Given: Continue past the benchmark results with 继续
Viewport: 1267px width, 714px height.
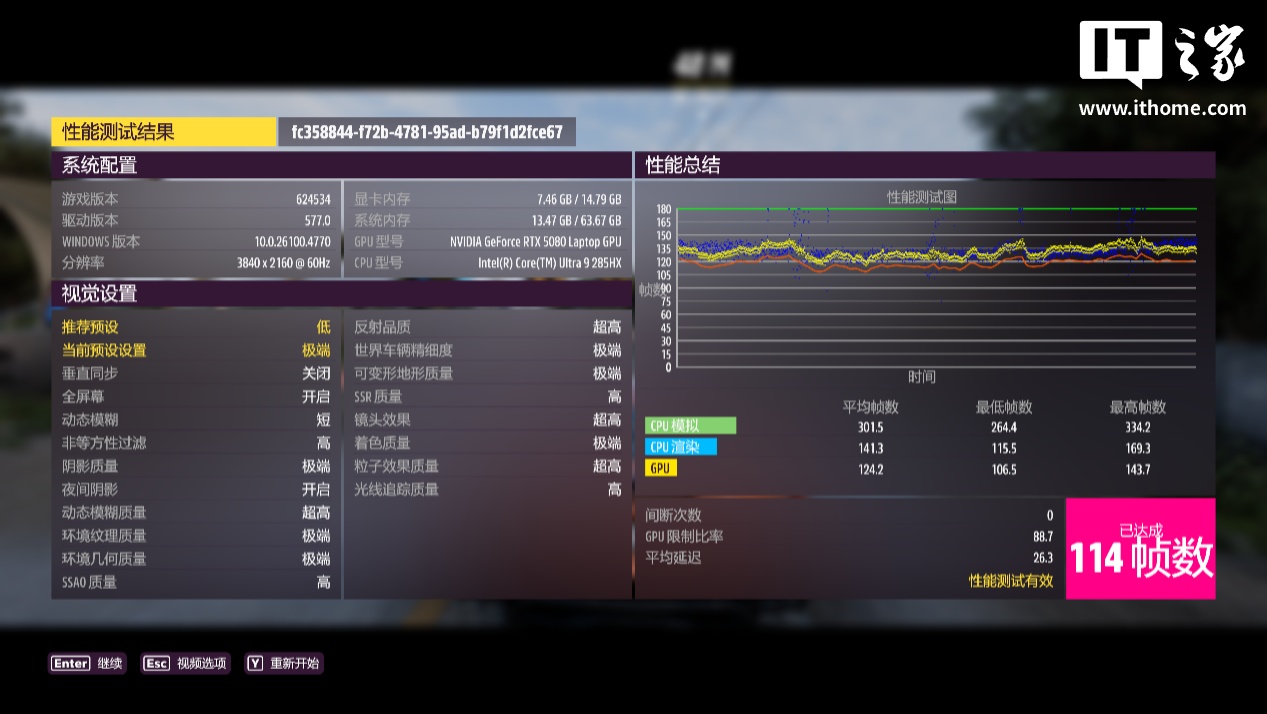Looking at the screenshot, I should click(x=88, y=663).
